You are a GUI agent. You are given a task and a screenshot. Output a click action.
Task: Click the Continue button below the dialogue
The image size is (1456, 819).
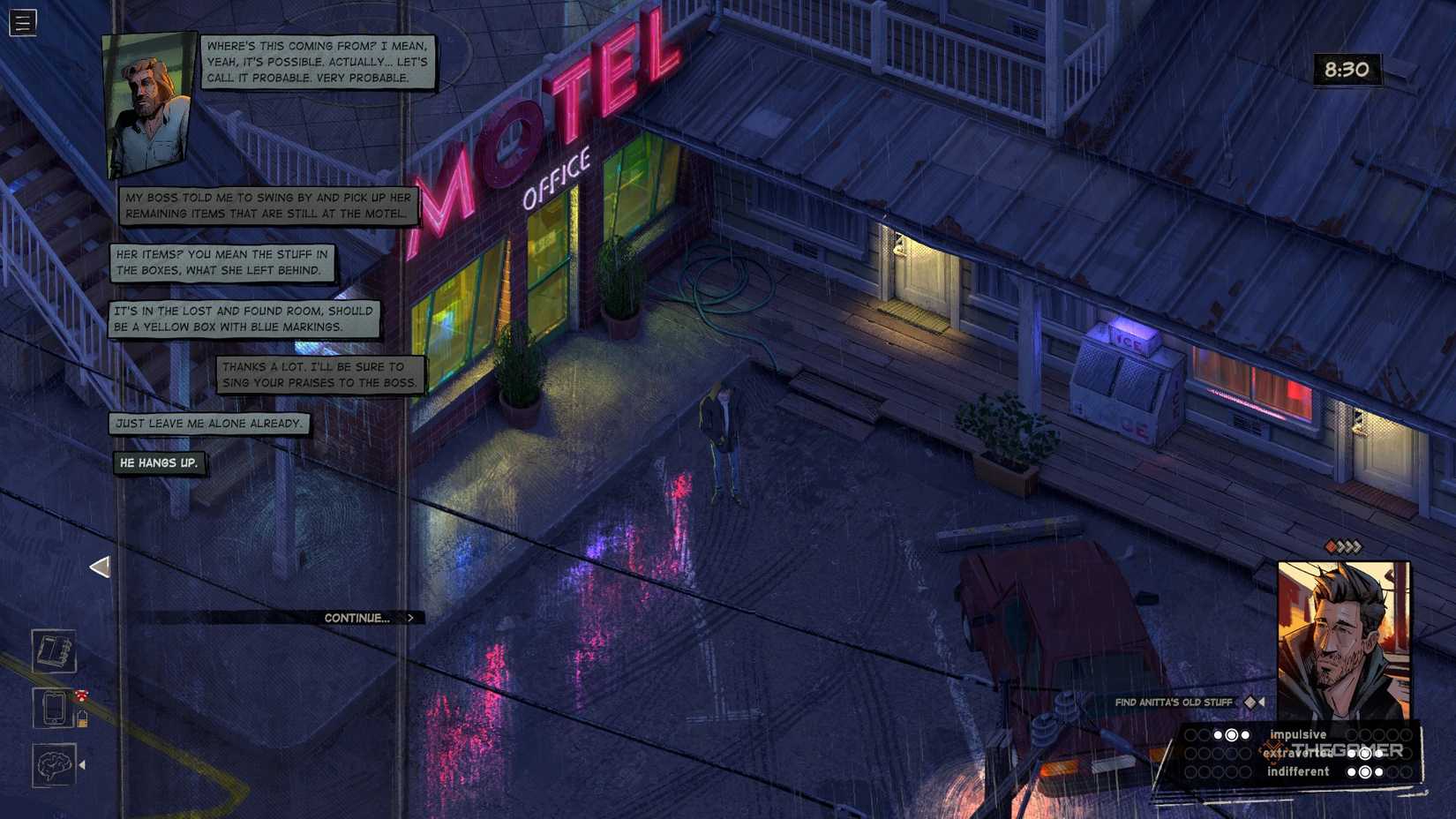tap(362, 618)
